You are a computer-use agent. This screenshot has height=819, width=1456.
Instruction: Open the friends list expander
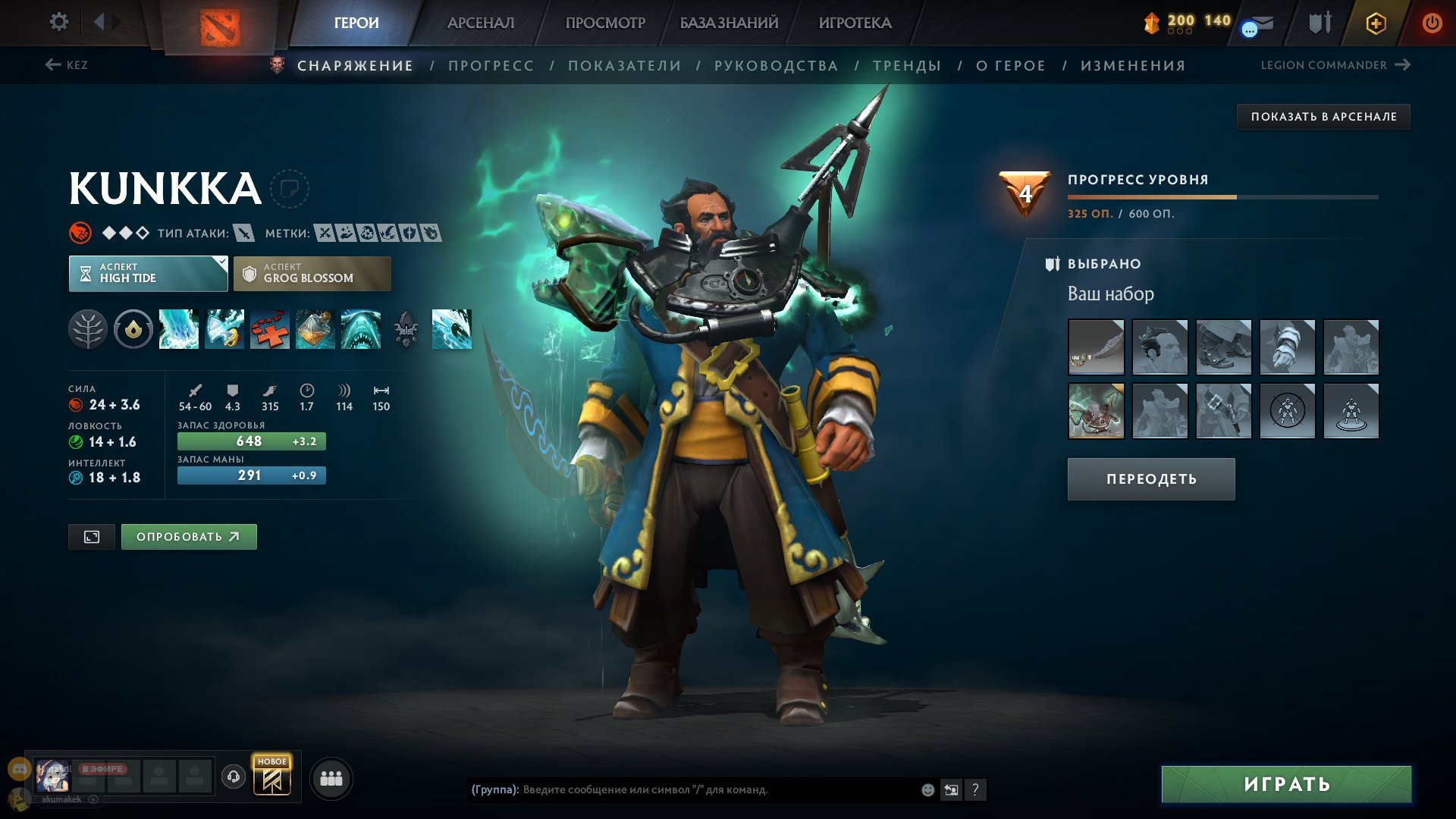[x=331, y=778]
